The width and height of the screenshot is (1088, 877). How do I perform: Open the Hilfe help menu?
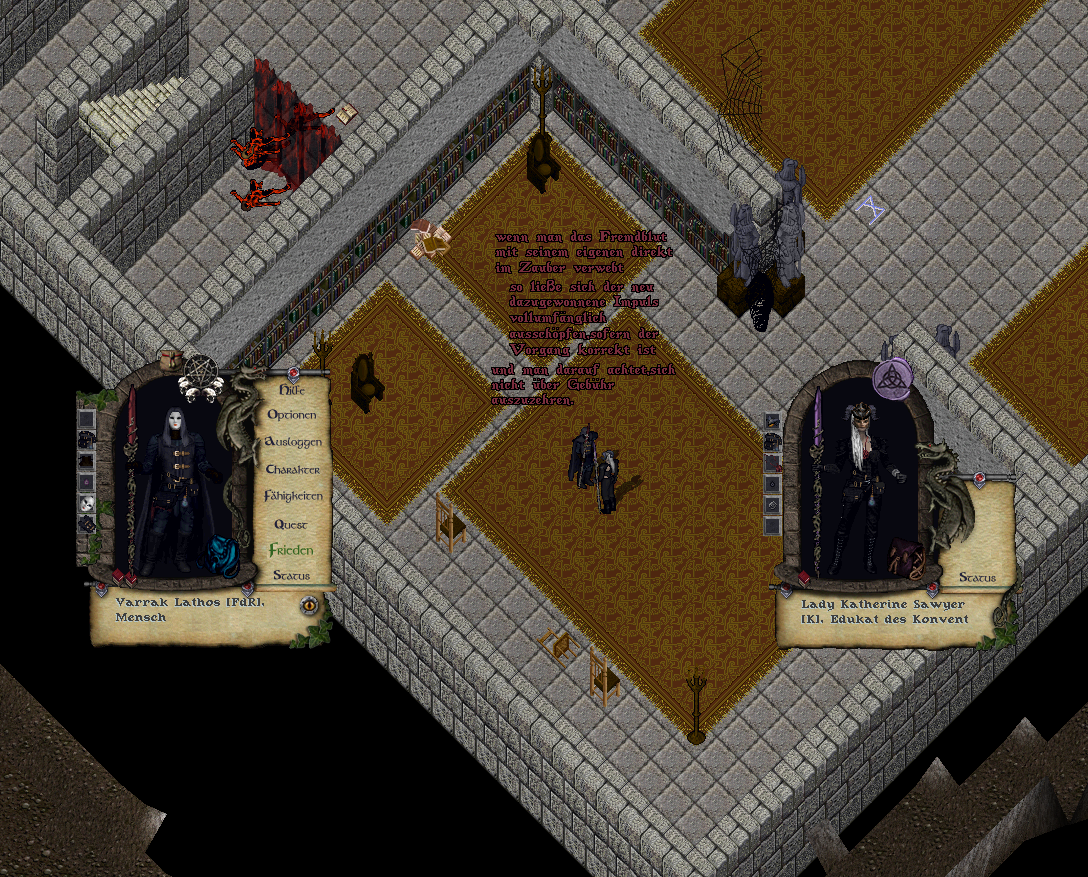coord(291,389)
